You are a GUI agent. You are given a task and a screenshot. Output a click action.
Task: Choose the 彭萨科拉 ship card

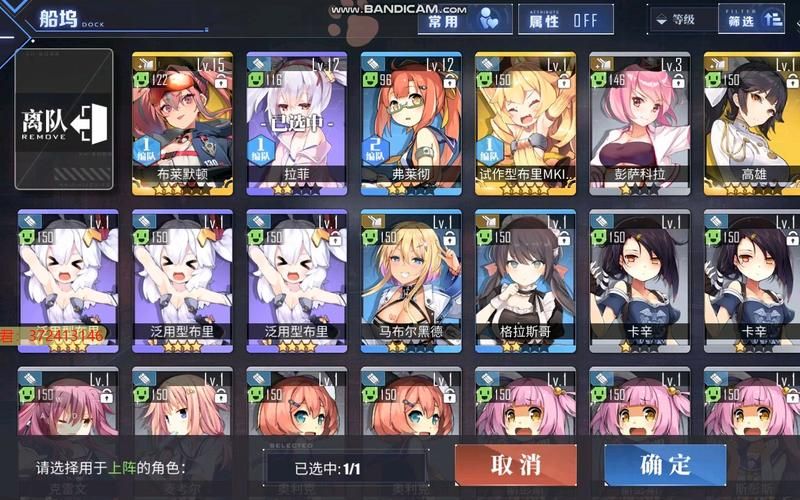639,120
